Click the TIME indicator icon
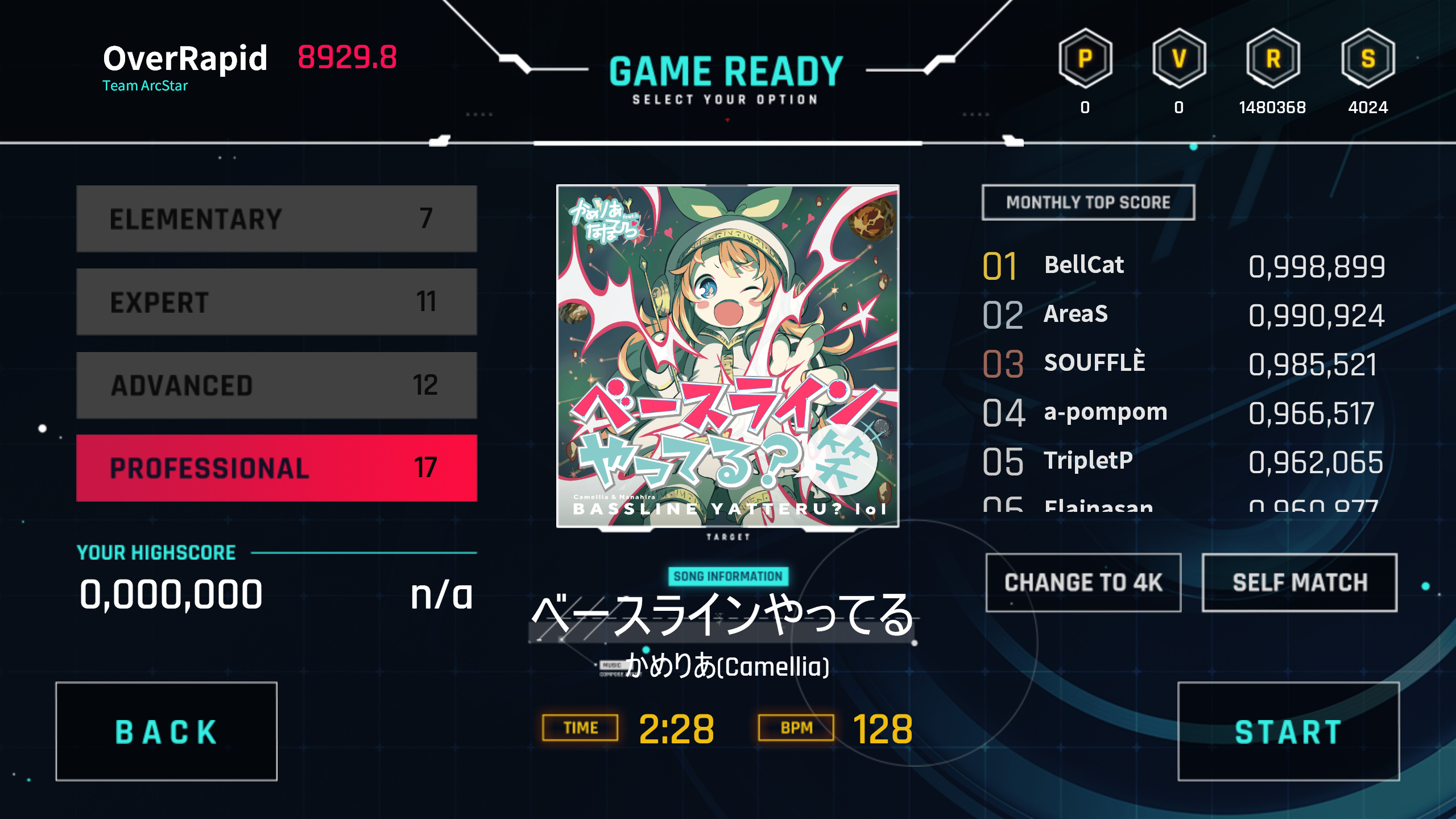The height and width of the screenshot is (819, 1456). [580, 727]
